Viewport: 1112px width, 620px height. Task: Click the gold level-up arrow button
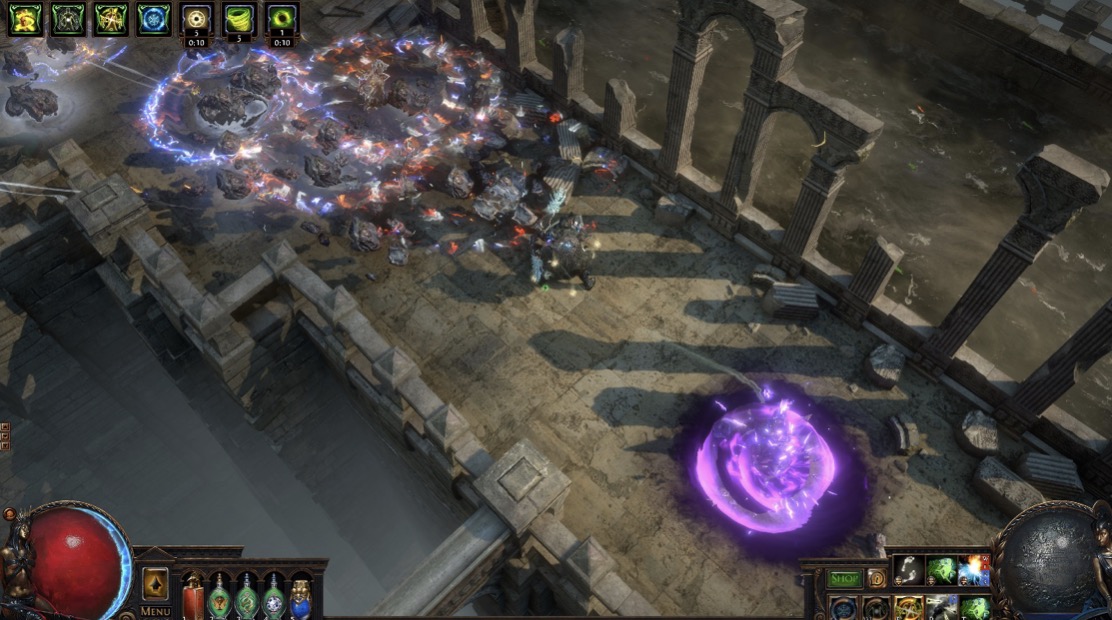click(x=155, y=583)
